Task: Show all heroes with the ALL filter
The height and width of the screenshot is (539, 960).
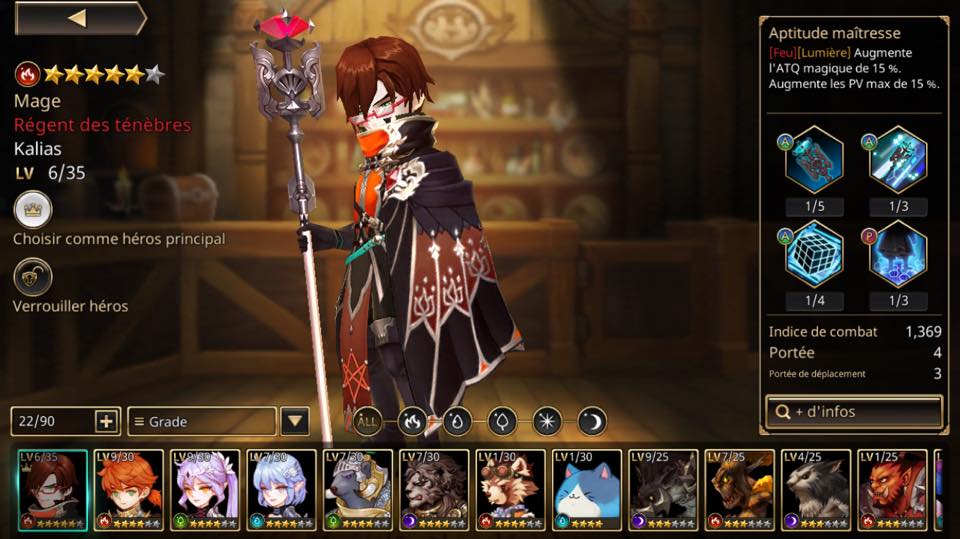Action: click(367, 421)
